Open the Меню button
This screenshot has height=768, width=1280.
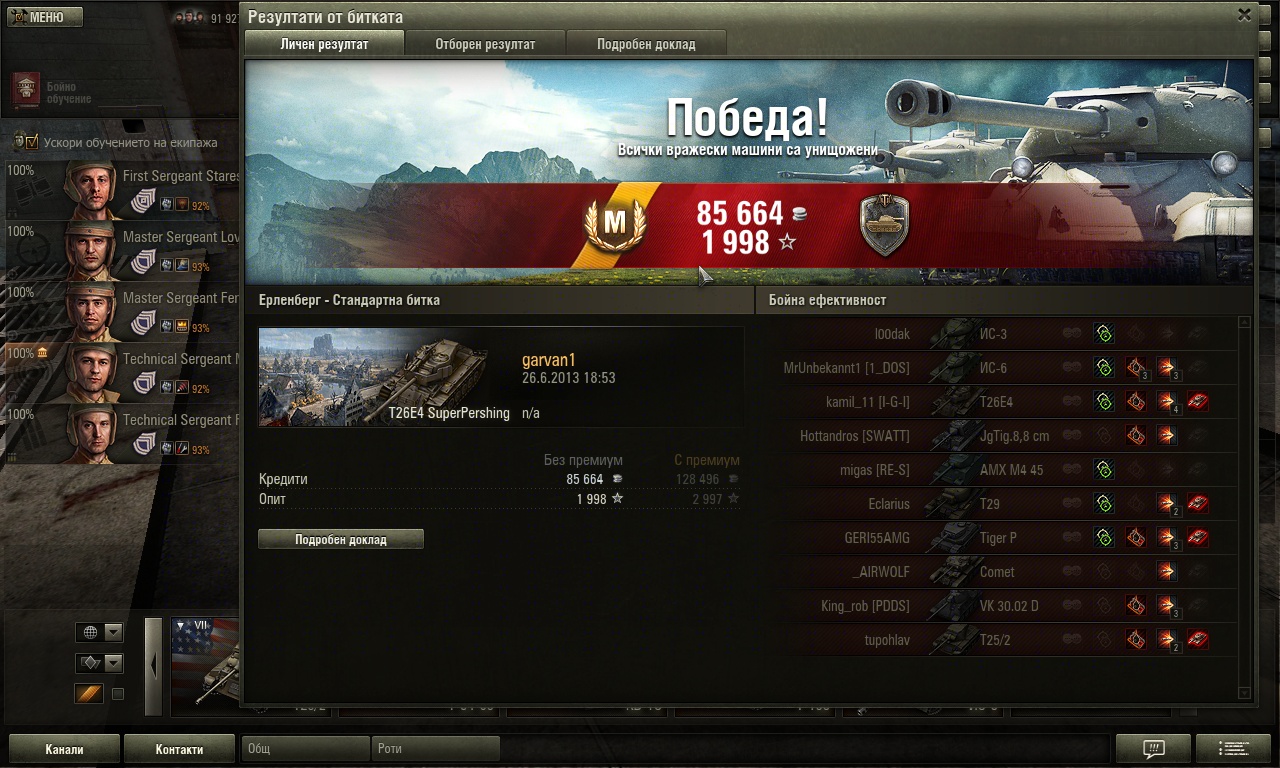(45, 17)
